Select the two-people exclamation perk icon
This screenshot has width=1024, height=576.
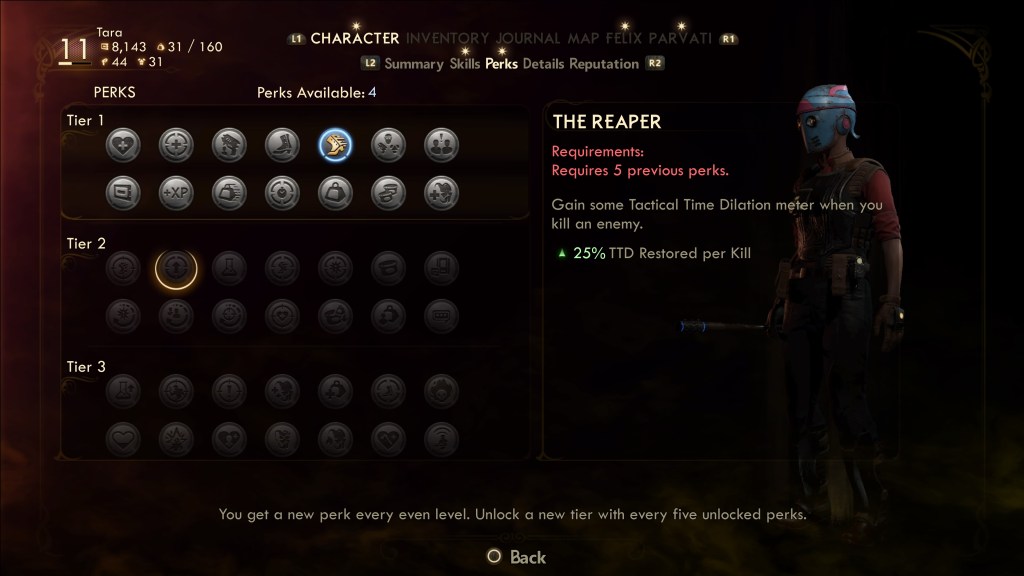tap(441, 146)
